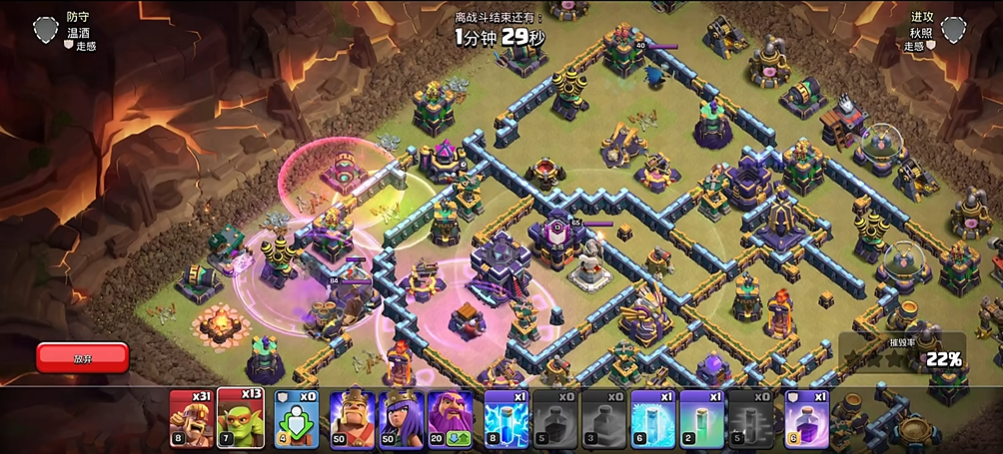
Task: Select the clan castle reinforcements slot
Action: coord(296,417)
